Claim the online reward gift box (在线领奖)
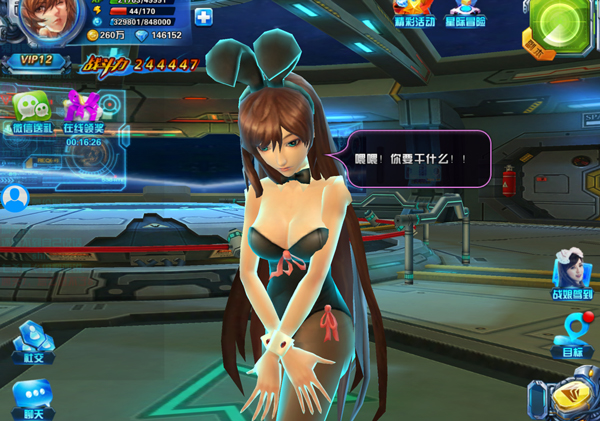The width and height of the screenshot is (600, 421). tap(83, 110)
